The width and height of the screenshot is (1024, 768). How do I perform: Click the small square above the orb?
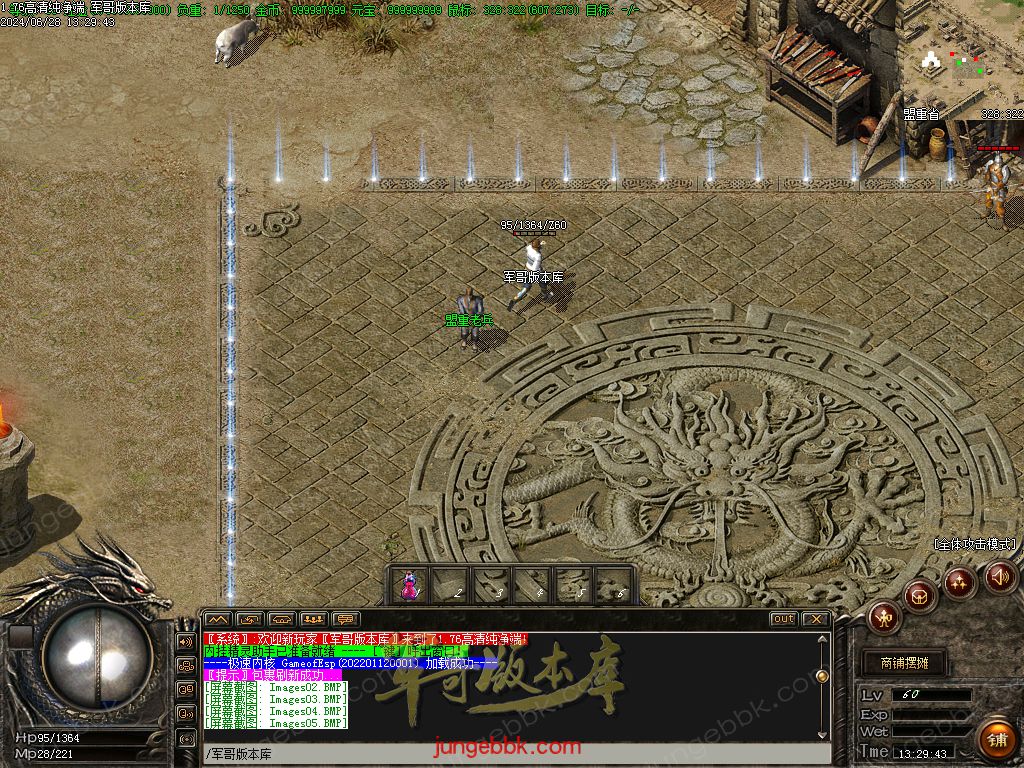coord(20,637)
